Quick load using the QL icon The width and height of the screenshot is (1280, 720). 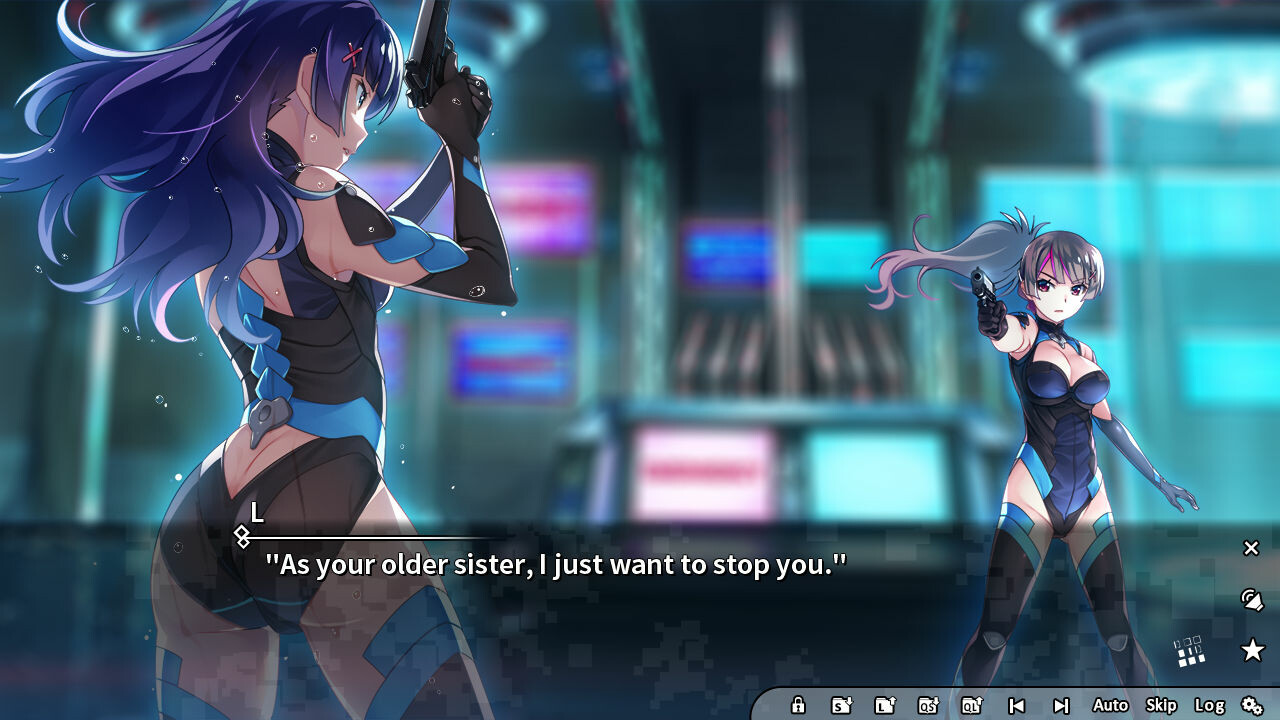[x=974, y=705]
